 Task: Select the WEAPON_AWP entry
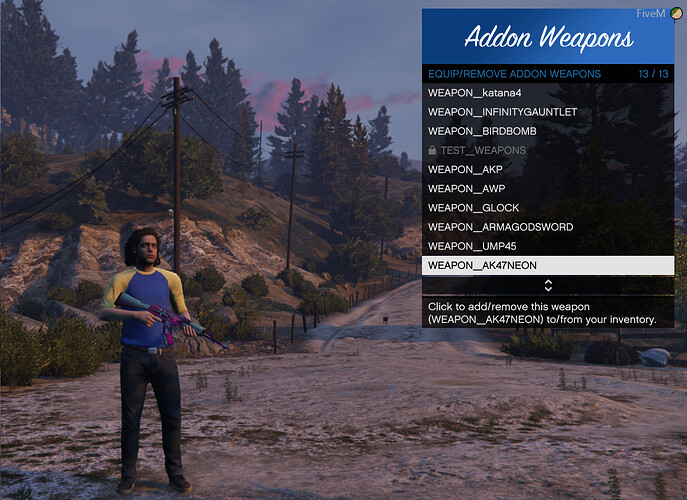pyautogui.click(x=547, y=189)
